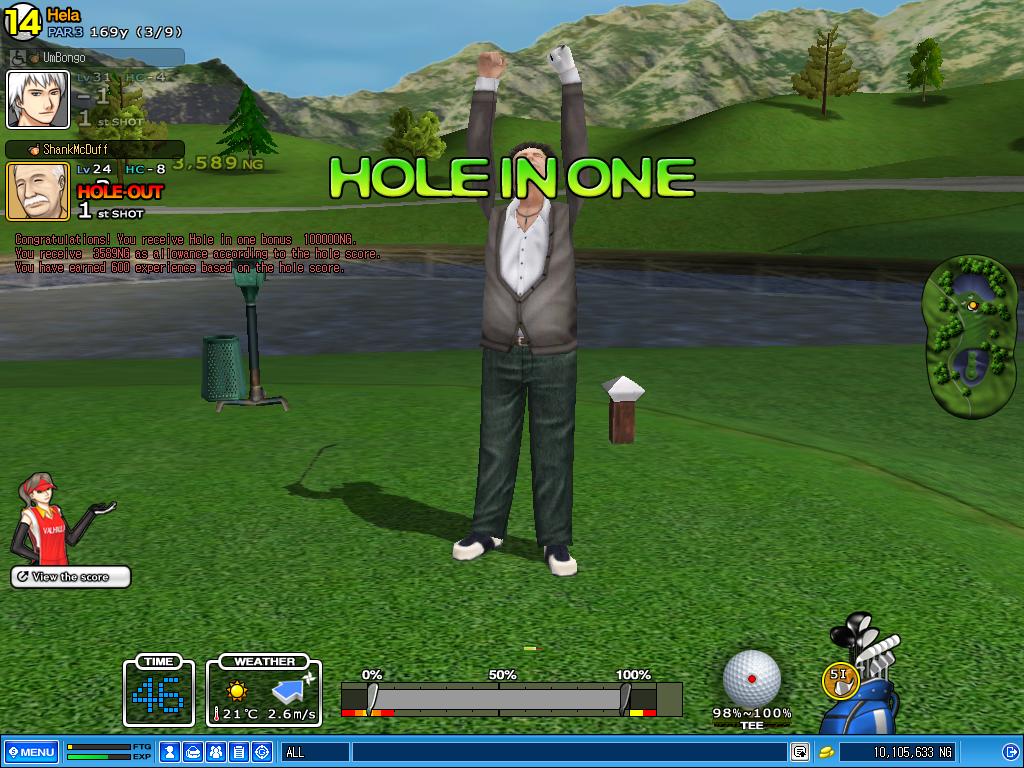Click the course minimap

tap(969, 335)
